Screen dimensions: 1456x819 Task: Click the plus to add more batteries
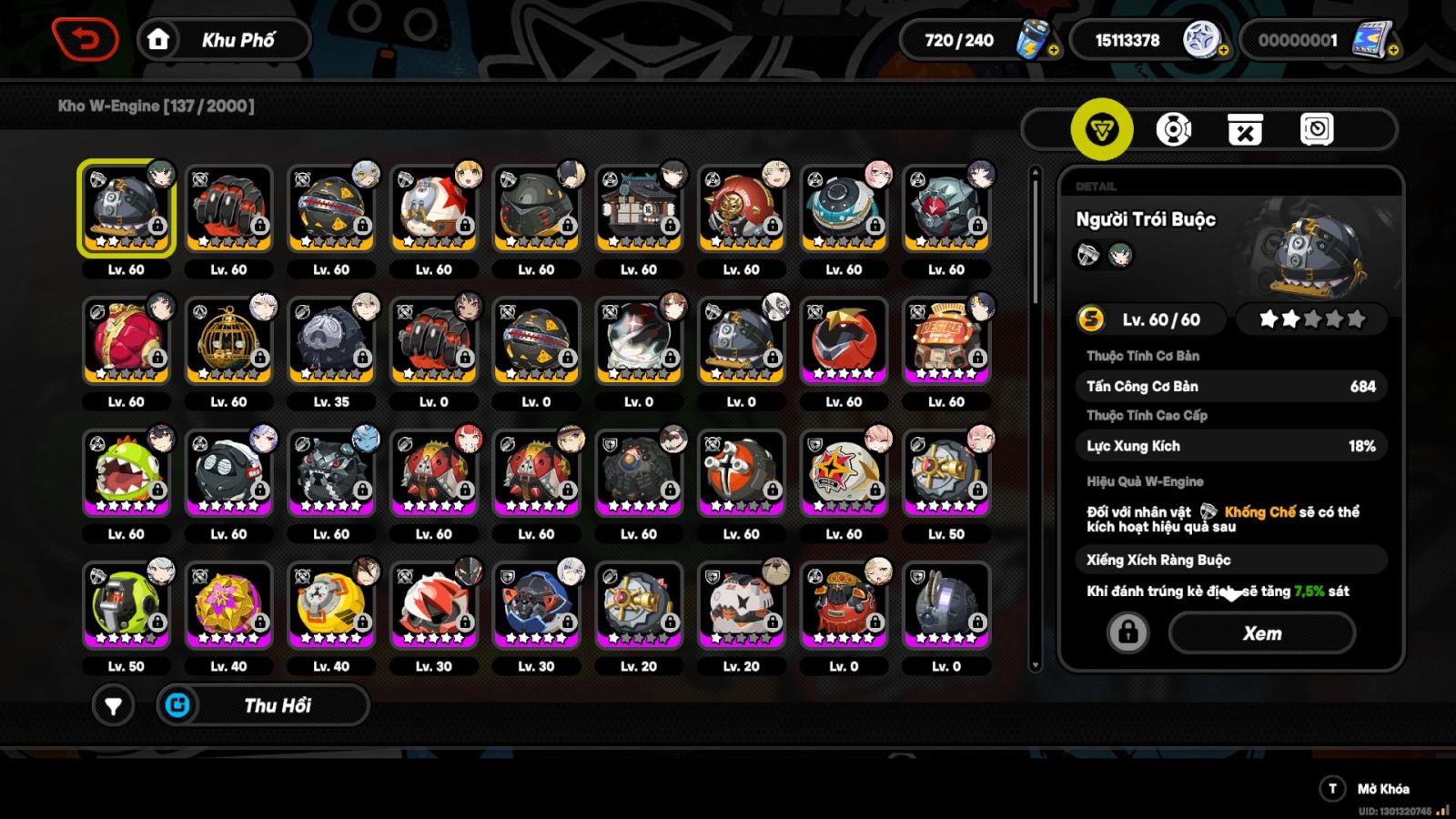(x=1053, y=50)
